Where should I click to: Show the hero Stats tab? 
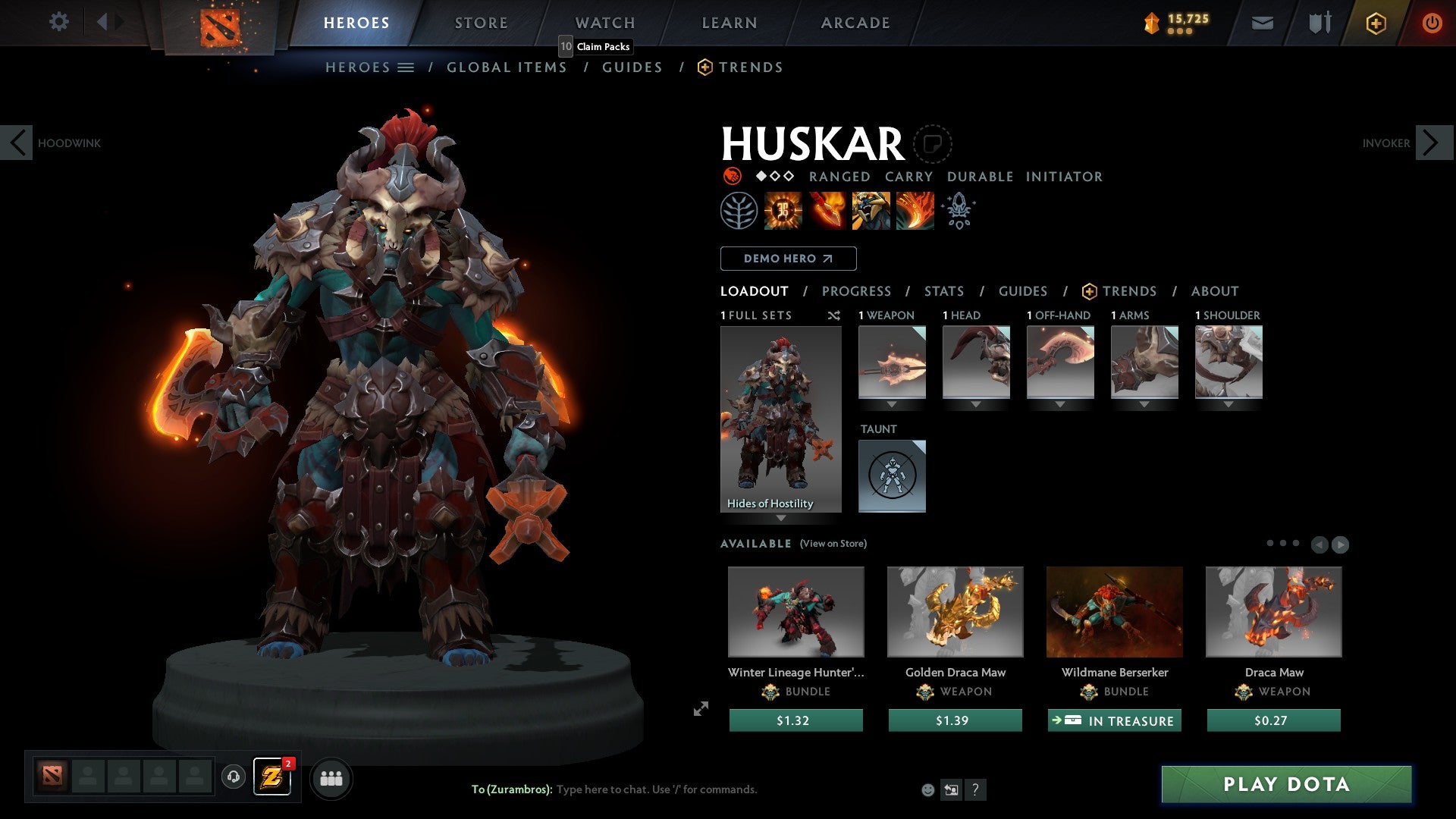943,291
